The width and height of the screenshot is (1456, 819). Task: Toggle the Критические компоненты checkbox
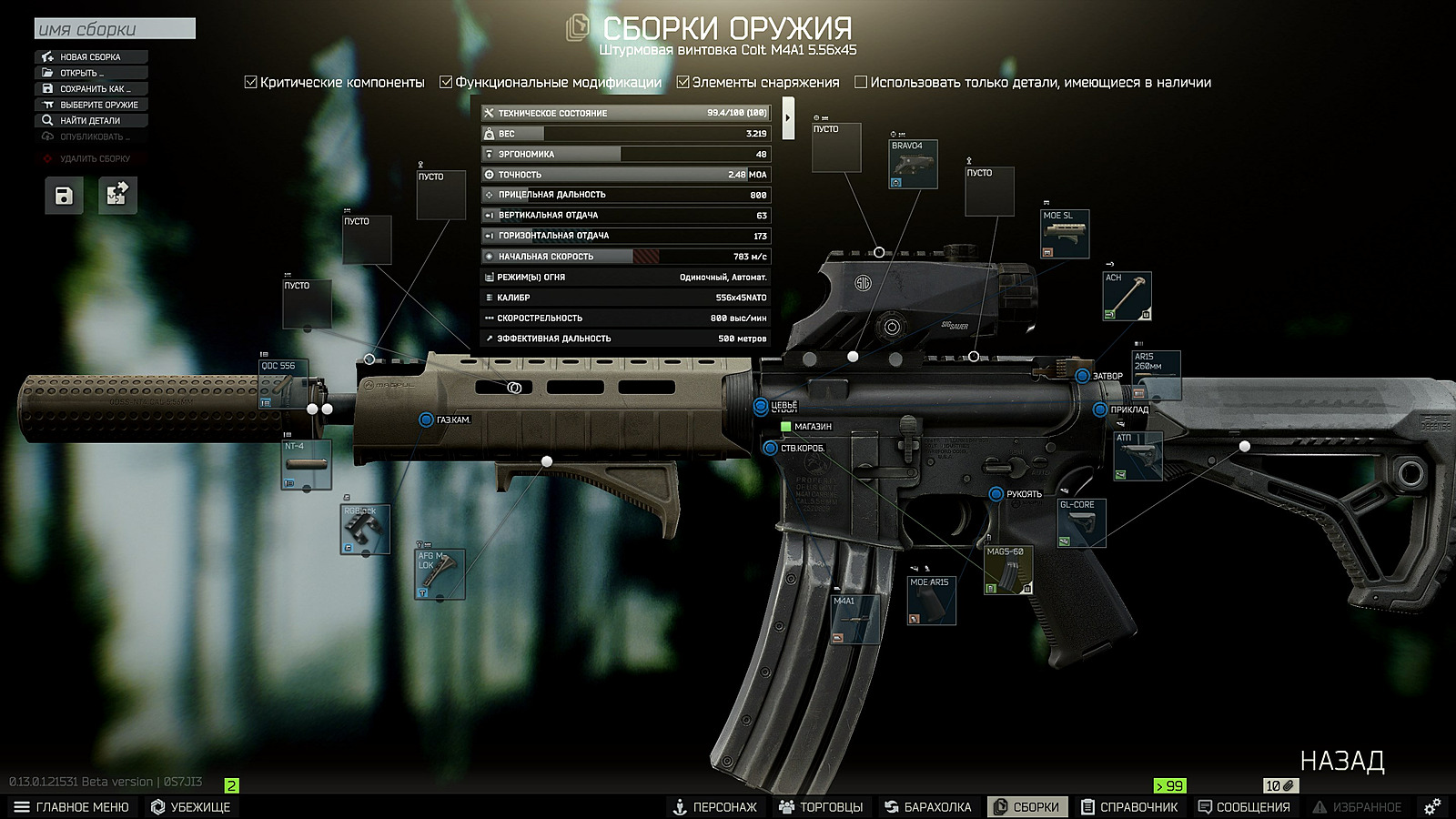251,82
